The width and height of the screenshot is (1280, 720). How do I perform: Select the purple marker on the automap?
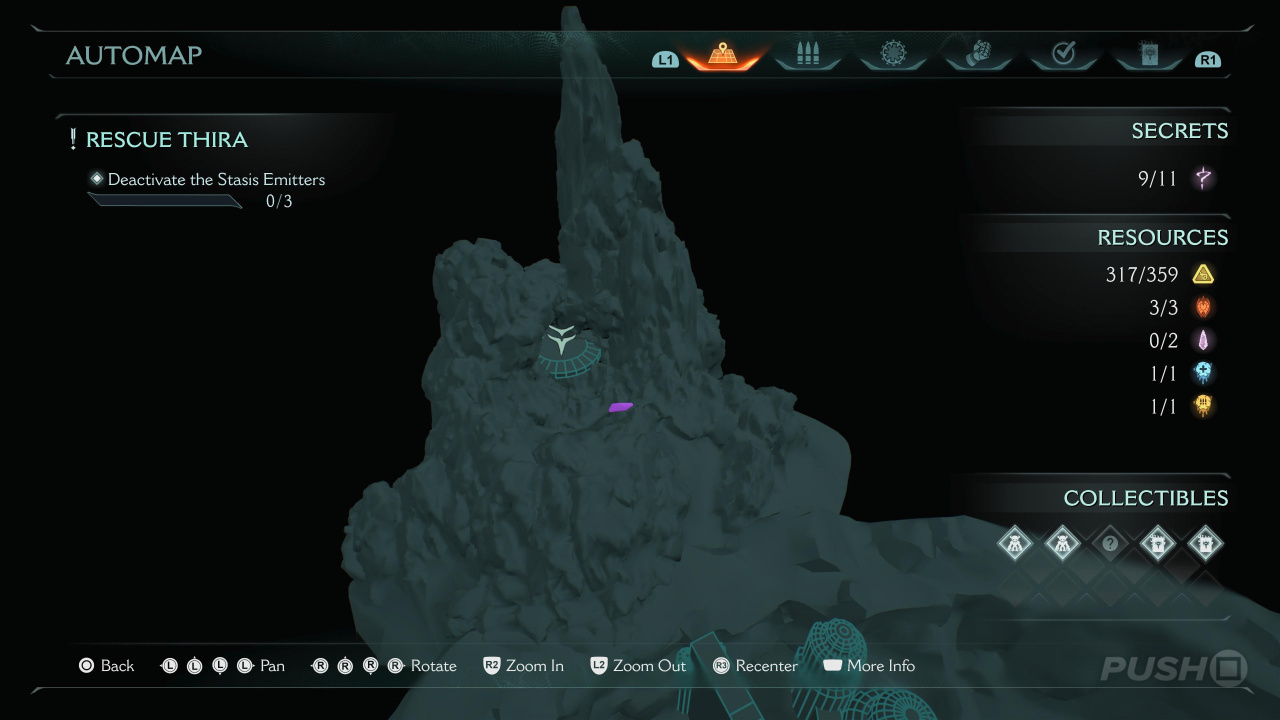coord(620,407)
